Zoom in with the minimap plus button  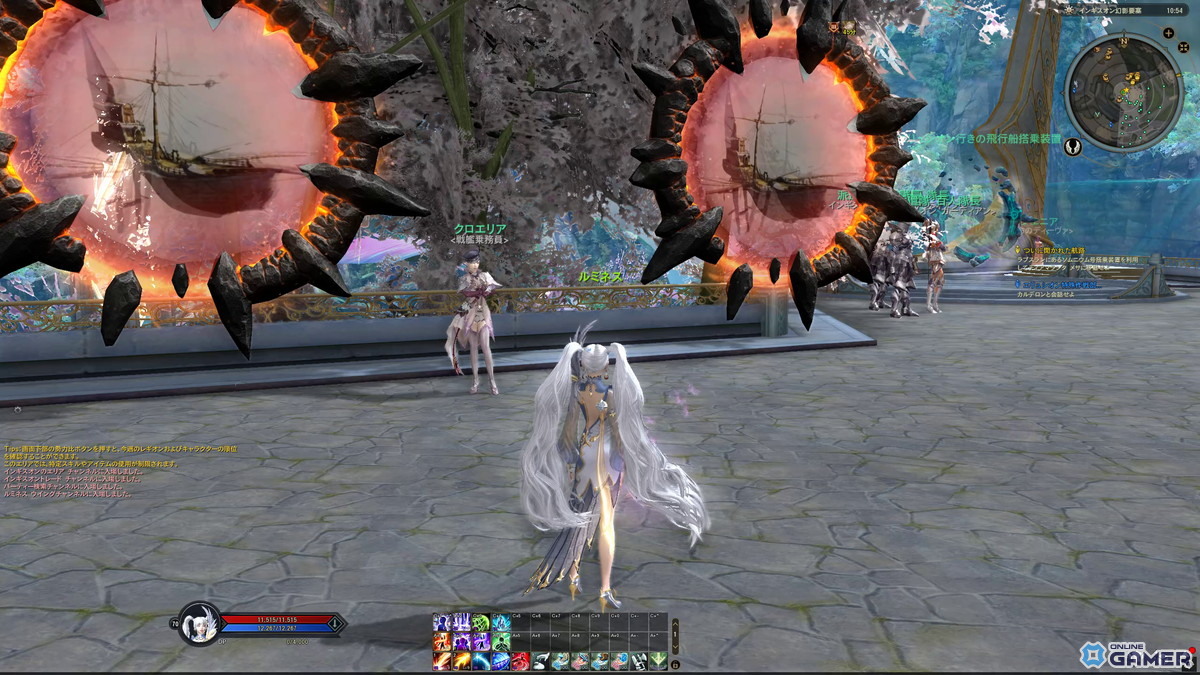(x=1169, y=33)
